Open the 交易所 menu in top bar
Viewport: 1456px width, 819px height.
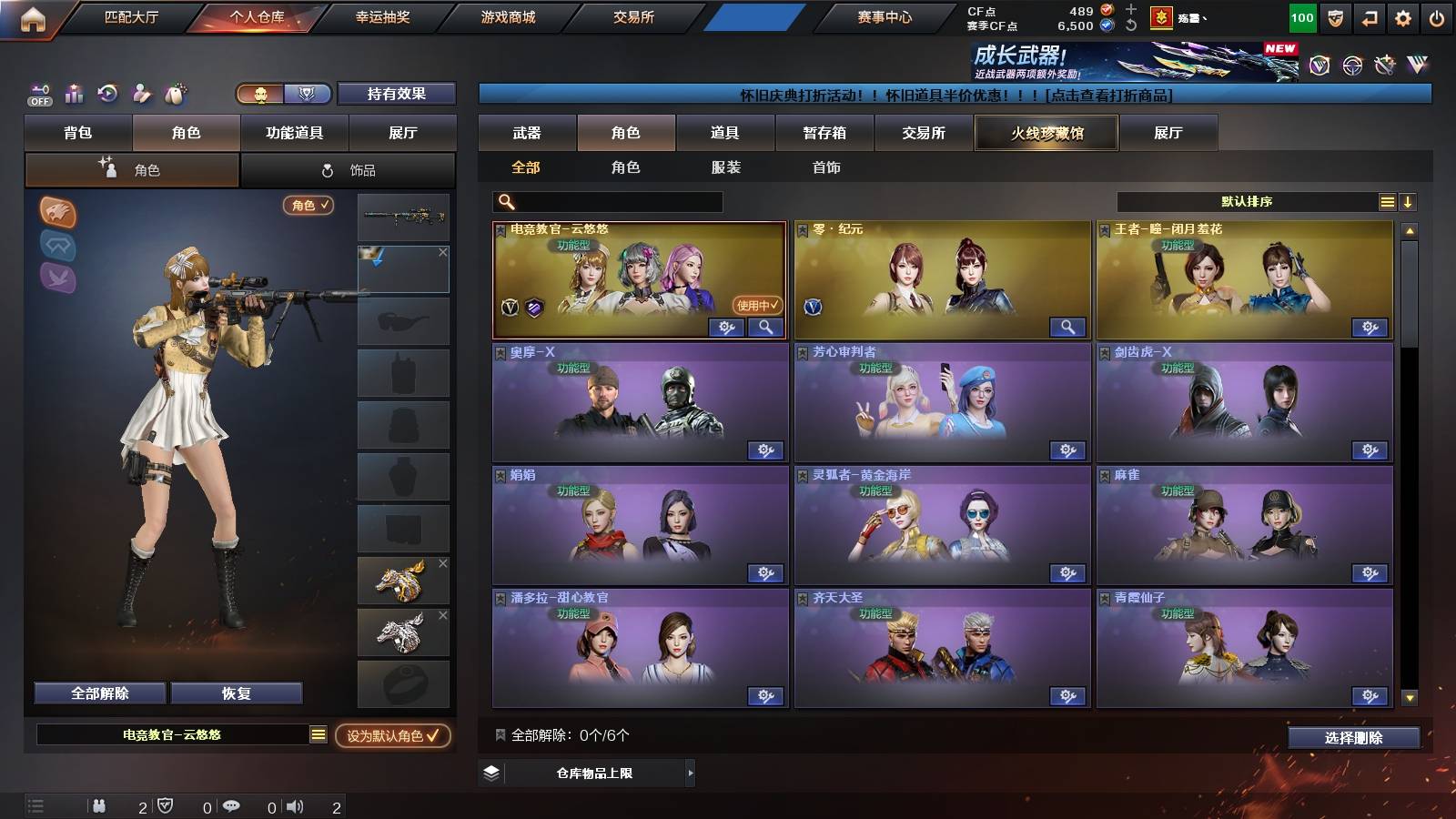click(x=634, y=16)
